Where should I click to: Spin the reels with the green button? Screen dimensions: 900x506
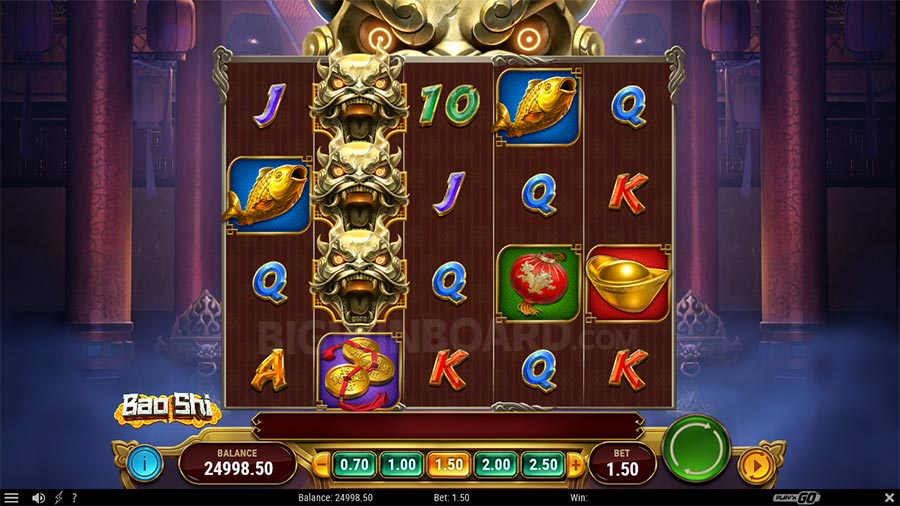click(x=696, y=450)
